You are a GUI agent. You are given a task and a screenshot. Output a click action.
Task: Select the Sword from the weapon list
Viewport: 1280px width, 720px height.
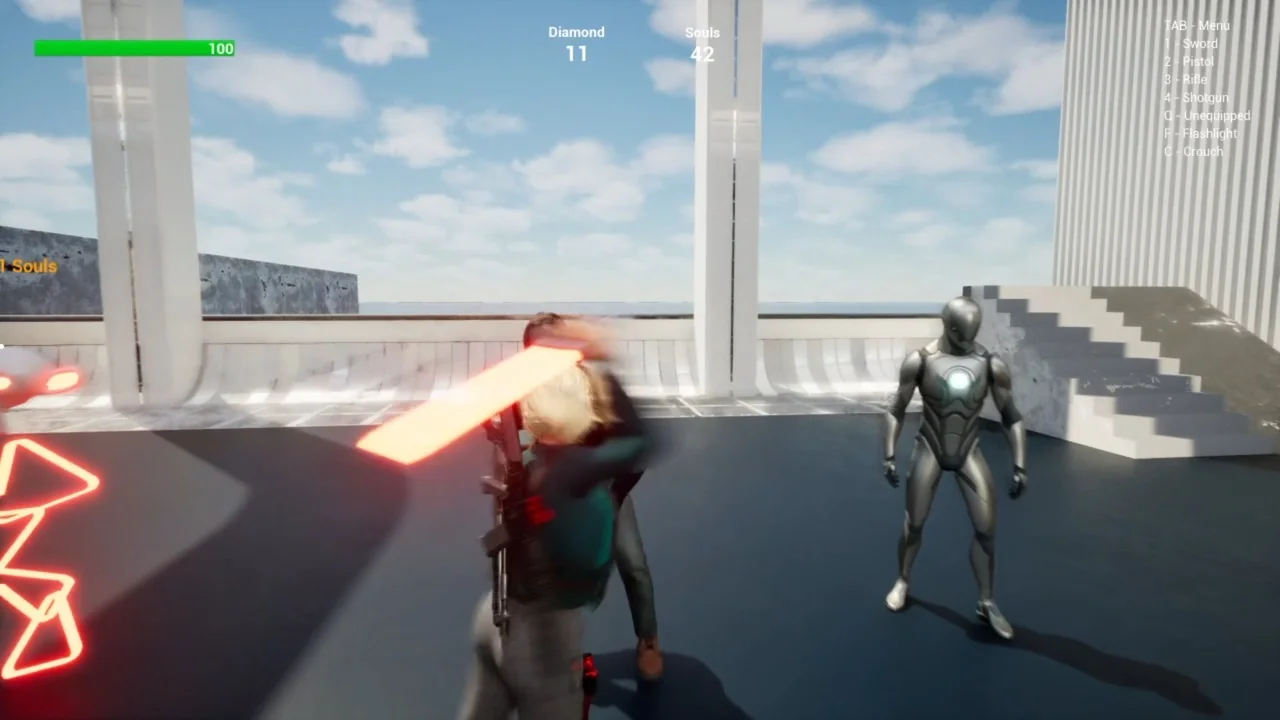pos(1190,43)
